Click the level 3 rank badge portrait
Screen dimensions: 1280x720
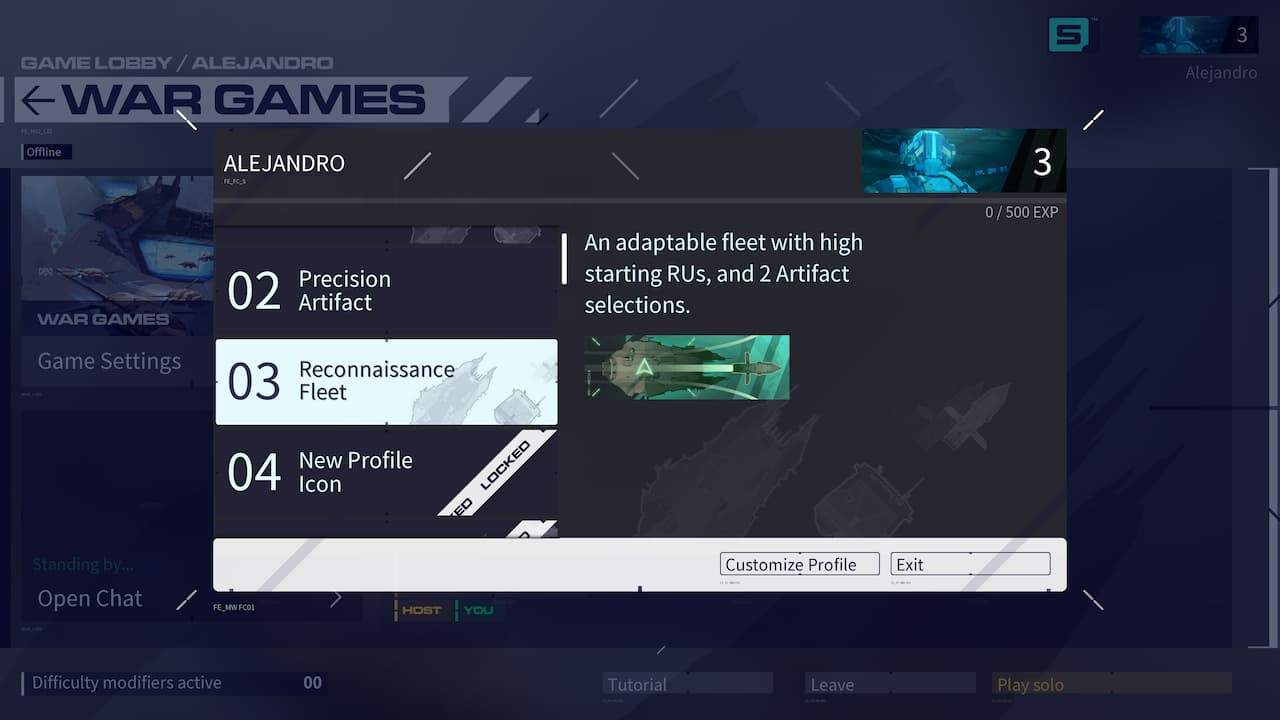(962, 160)
